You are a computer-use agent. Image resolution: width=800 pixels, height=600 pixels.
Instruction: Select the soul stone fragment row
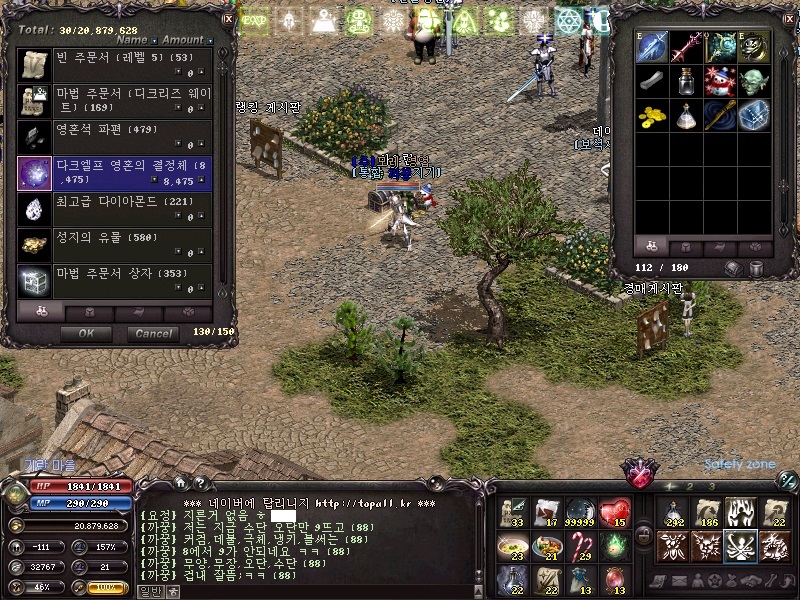[116, 137]
